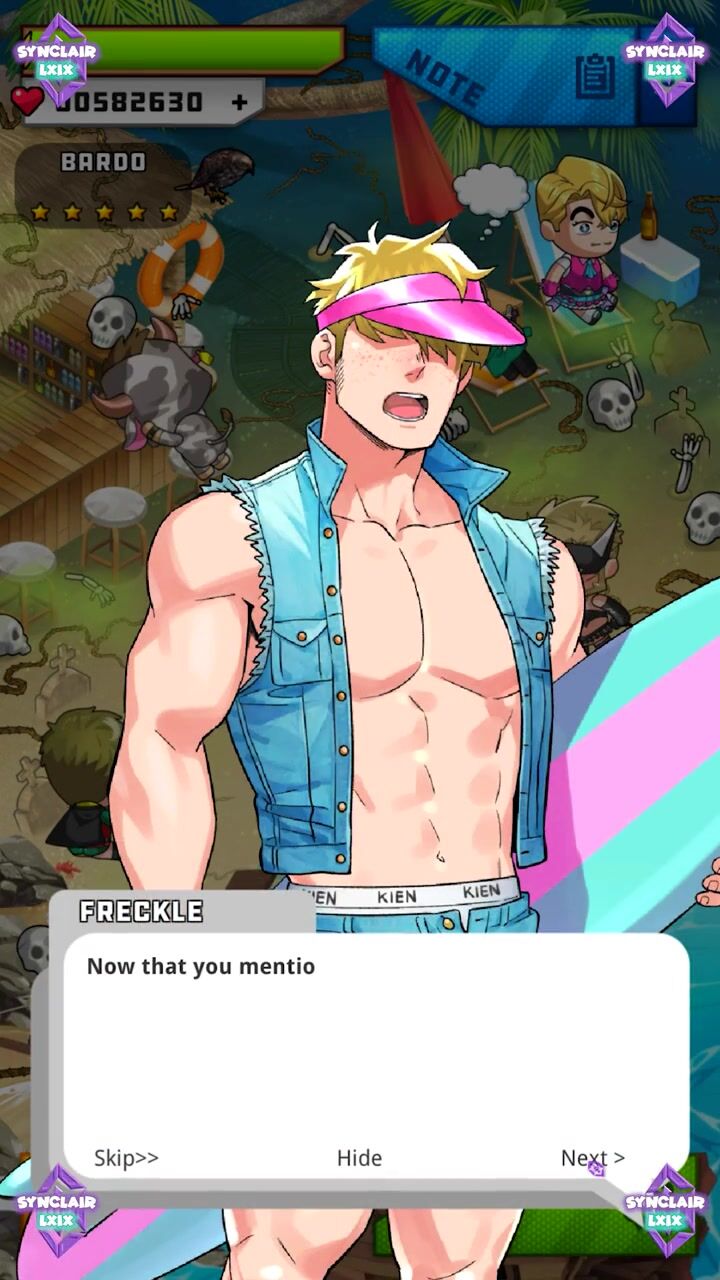Skip the dialogue with Freckle

pyautogui.click(x=126, y=1158)
